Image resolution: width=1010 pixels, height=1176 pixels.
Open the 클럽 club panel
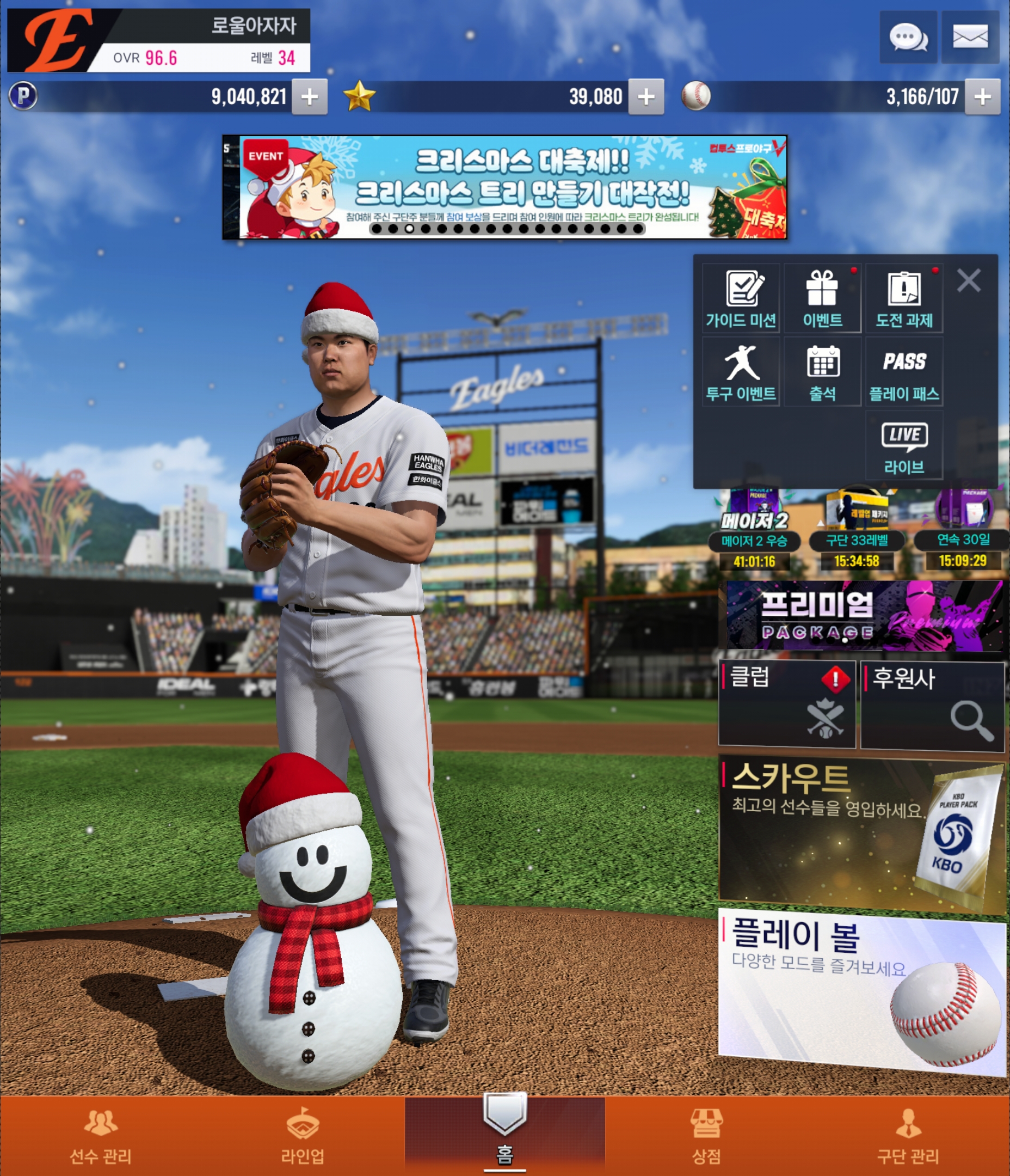[x=786, y=704]
